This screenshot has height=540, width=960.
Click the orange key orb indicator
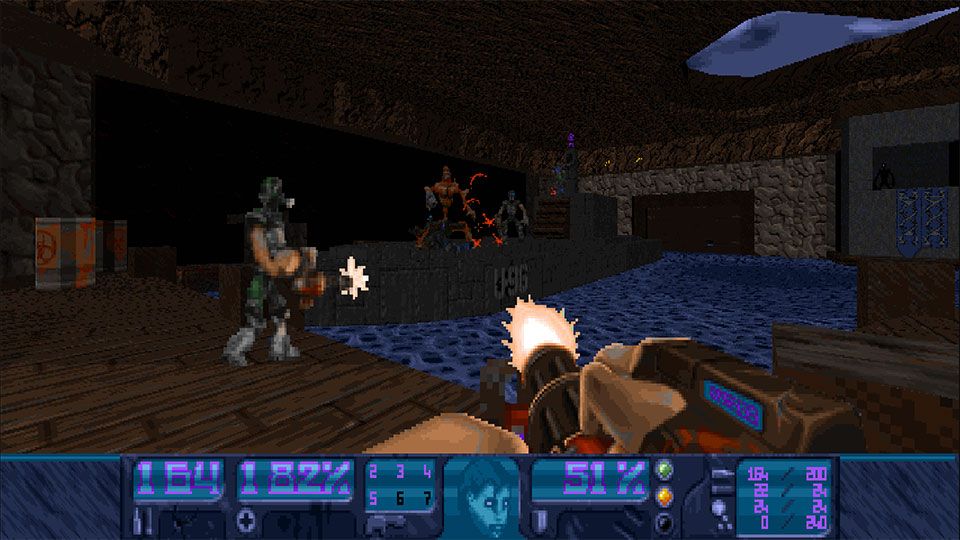pos(664,496)
